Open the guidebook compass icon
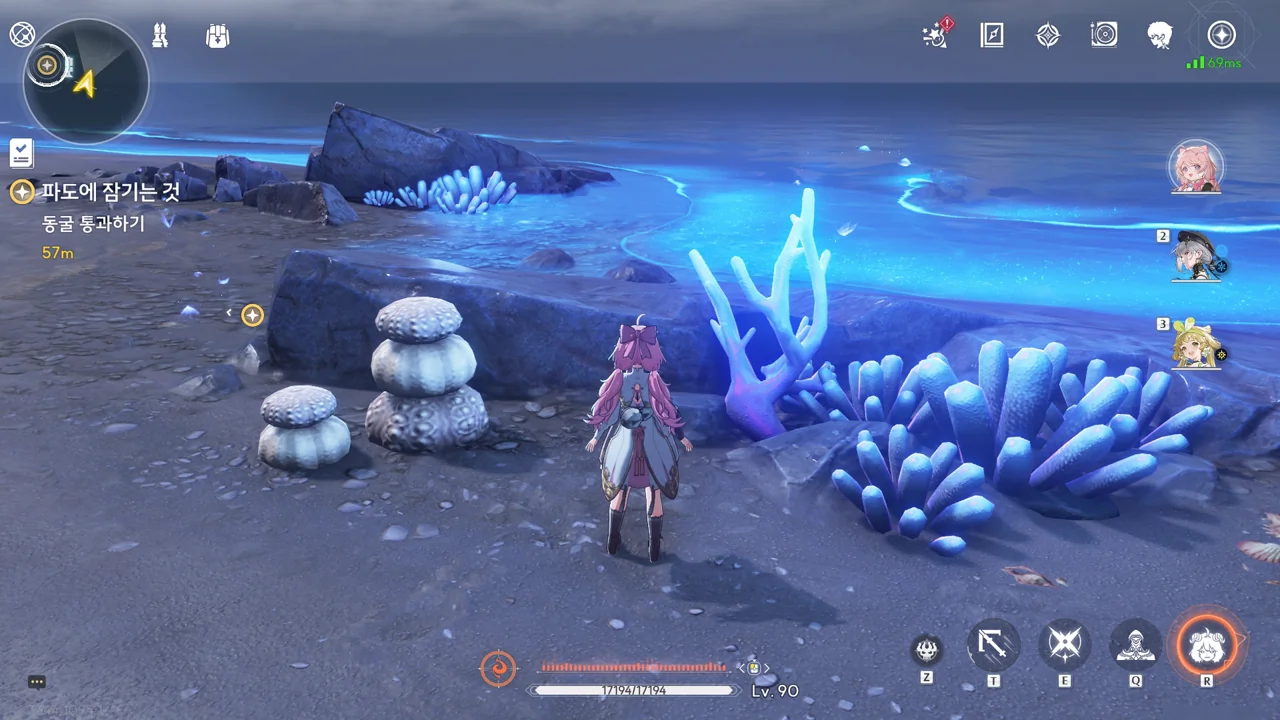Viewport: 1280px width, 720px height. pos(992,36)
